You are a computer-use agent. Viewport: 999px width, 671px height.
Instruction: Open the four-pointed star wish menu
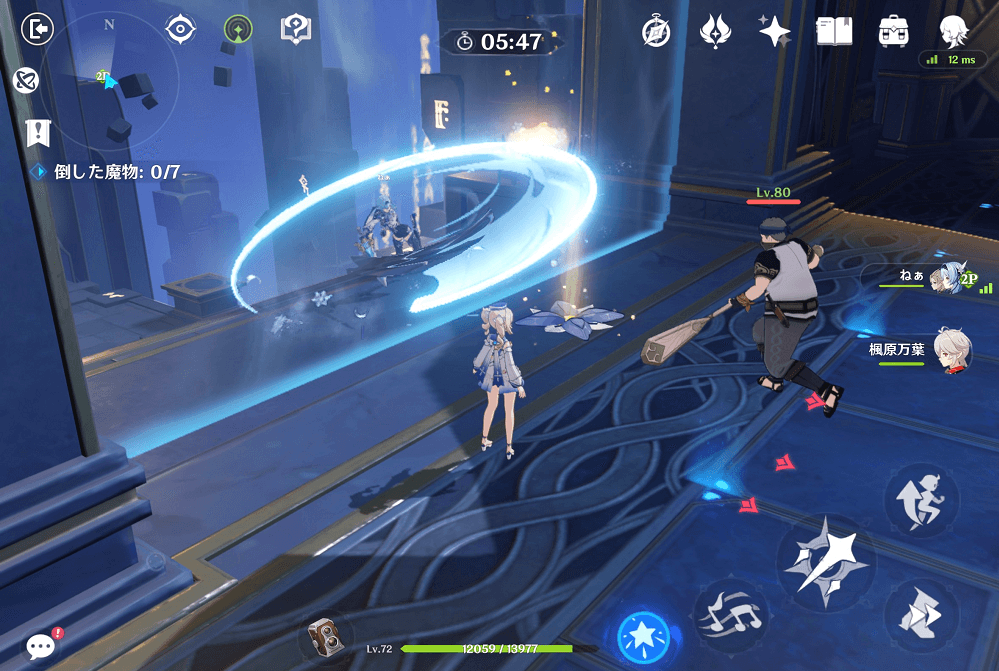pos(773,31)
